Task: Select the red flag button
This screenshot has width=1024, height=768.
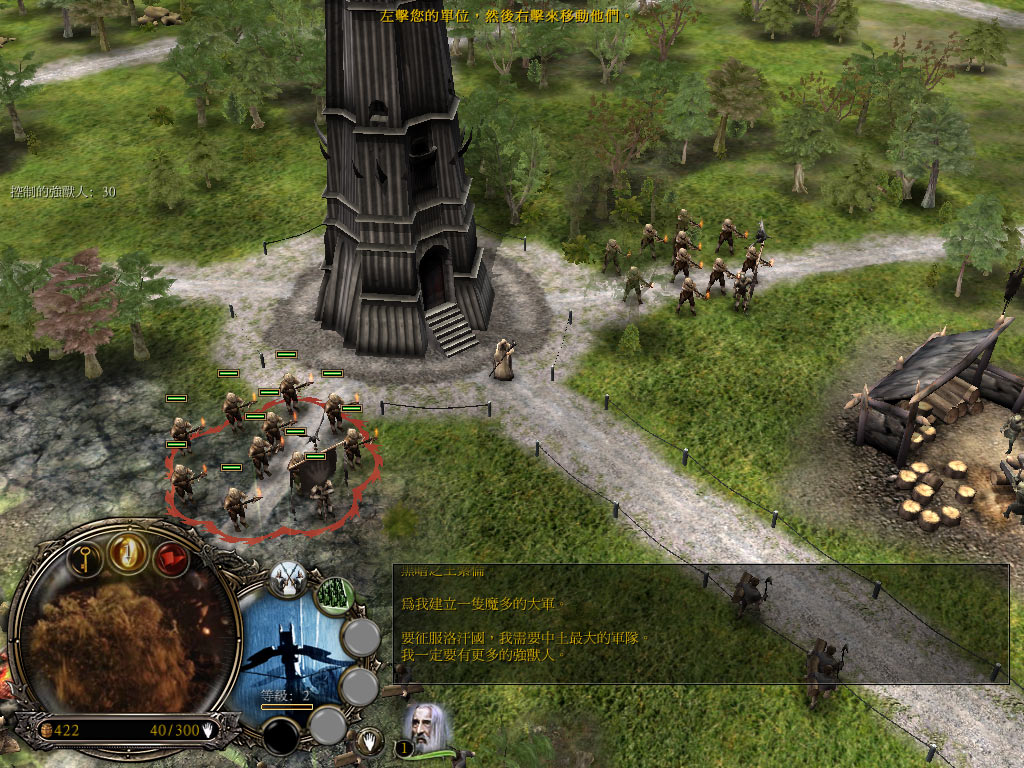Action: click(171, 557)
